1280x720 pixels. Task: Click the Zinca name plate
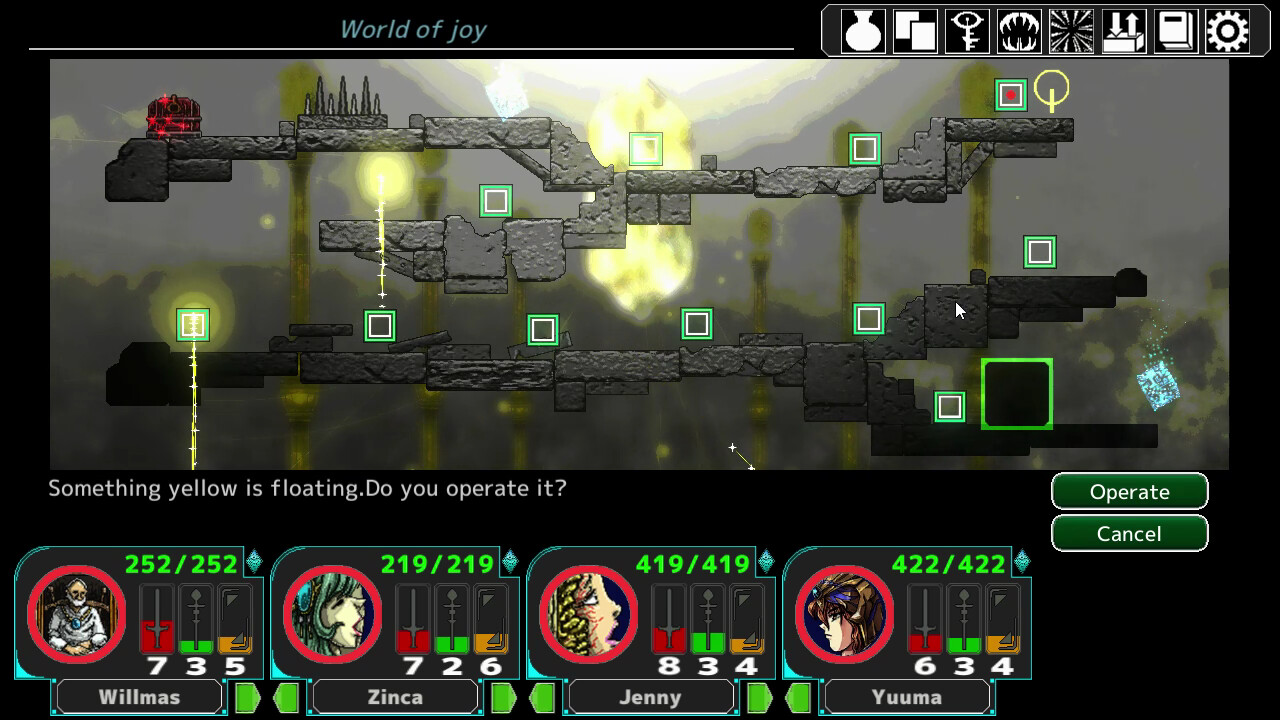pos(394,696)
